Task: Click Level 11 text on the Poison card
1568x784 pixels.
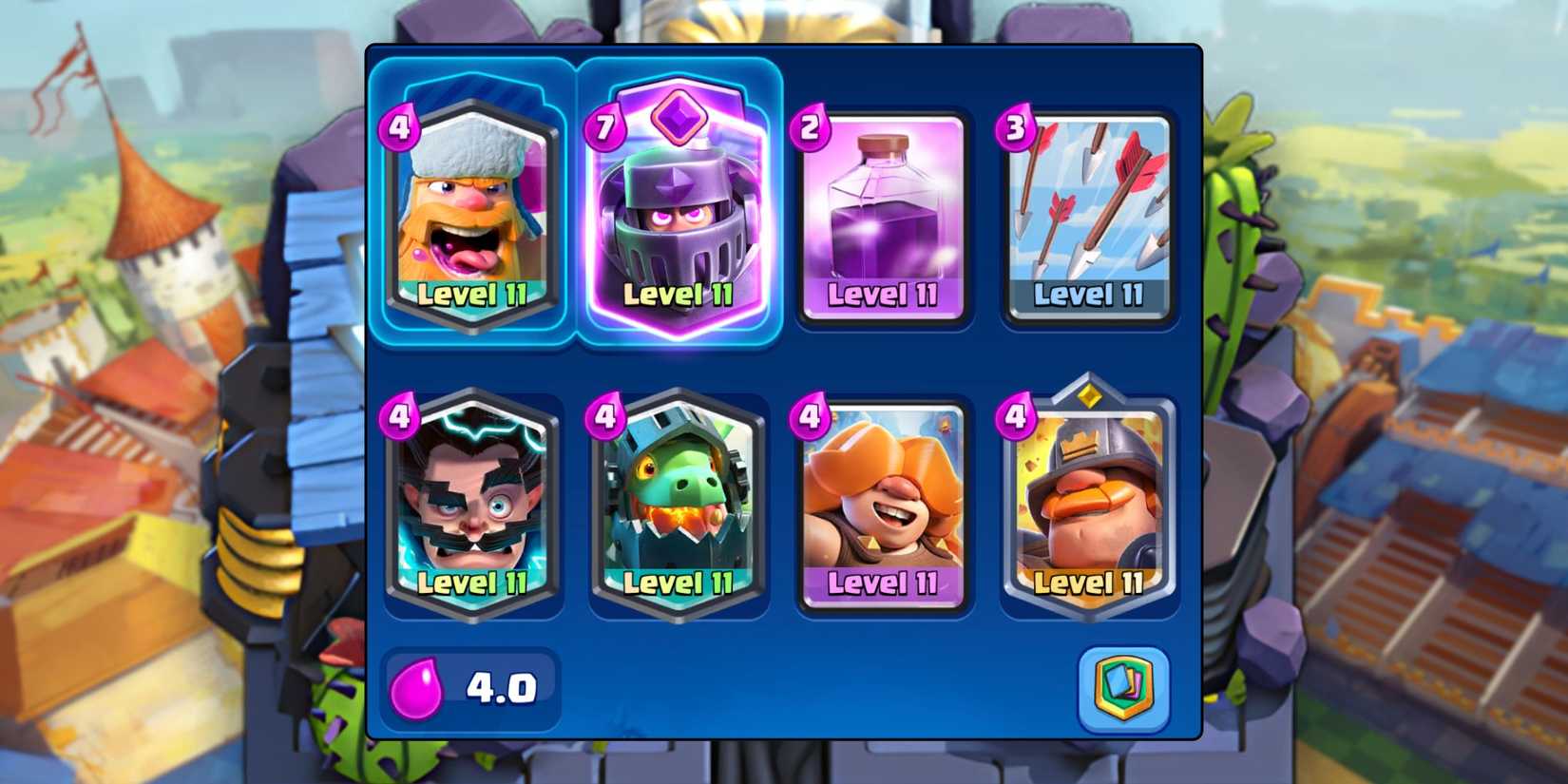Action: coord(884,296)
